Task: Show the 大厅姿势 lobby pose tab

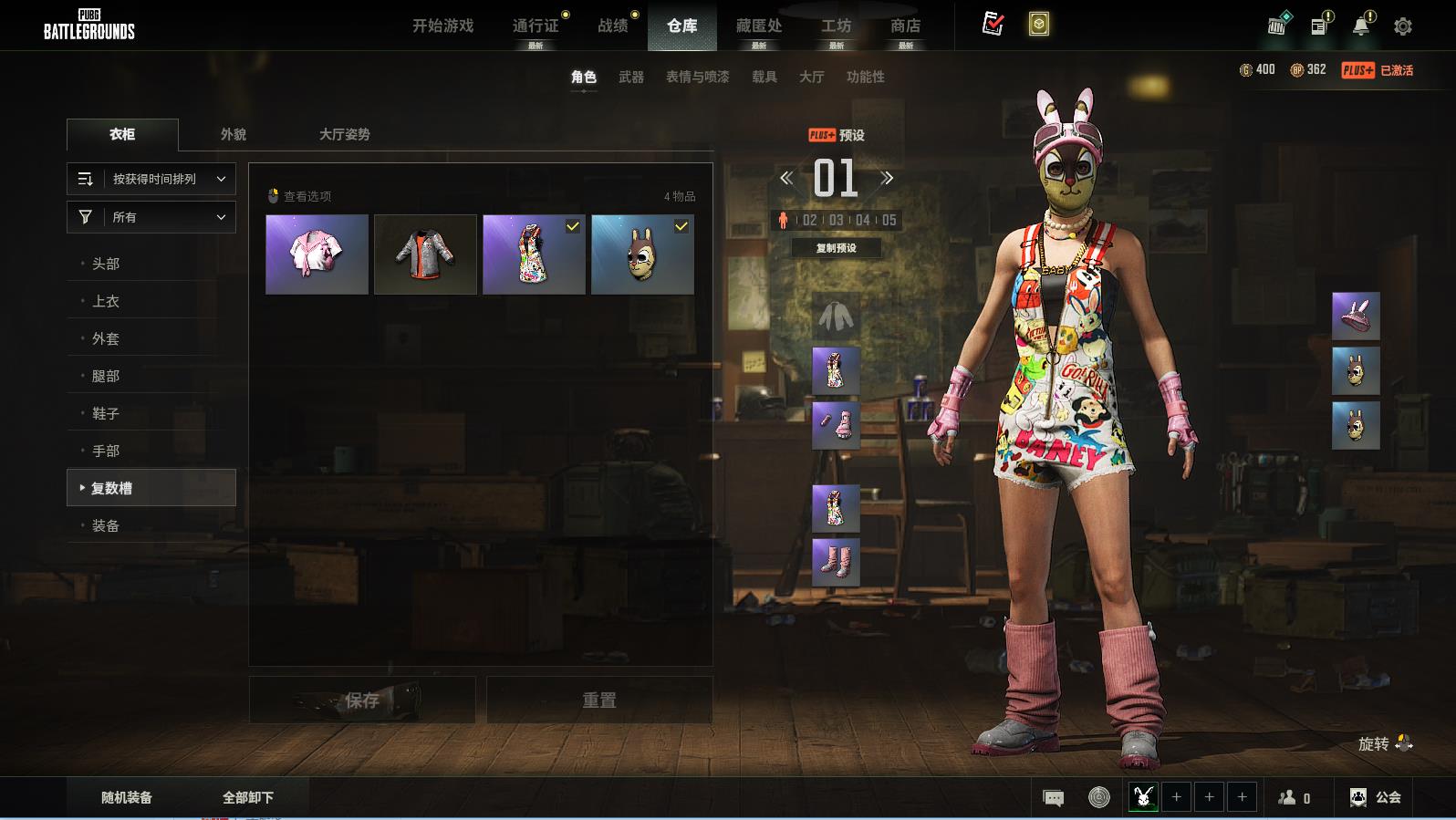Action: (344, 134)
